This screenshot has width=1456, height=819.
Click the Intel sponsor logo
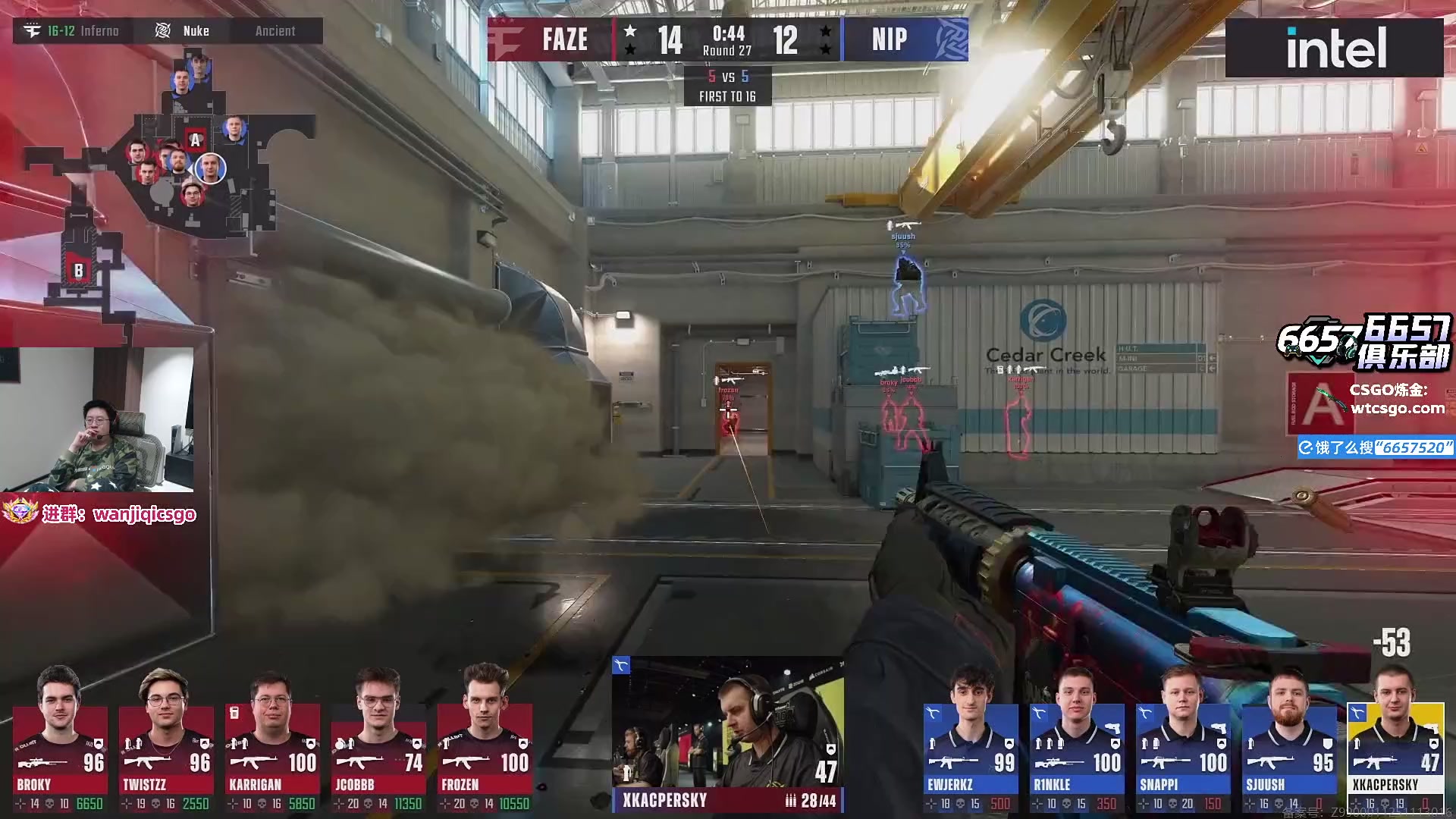[1335, 48]
